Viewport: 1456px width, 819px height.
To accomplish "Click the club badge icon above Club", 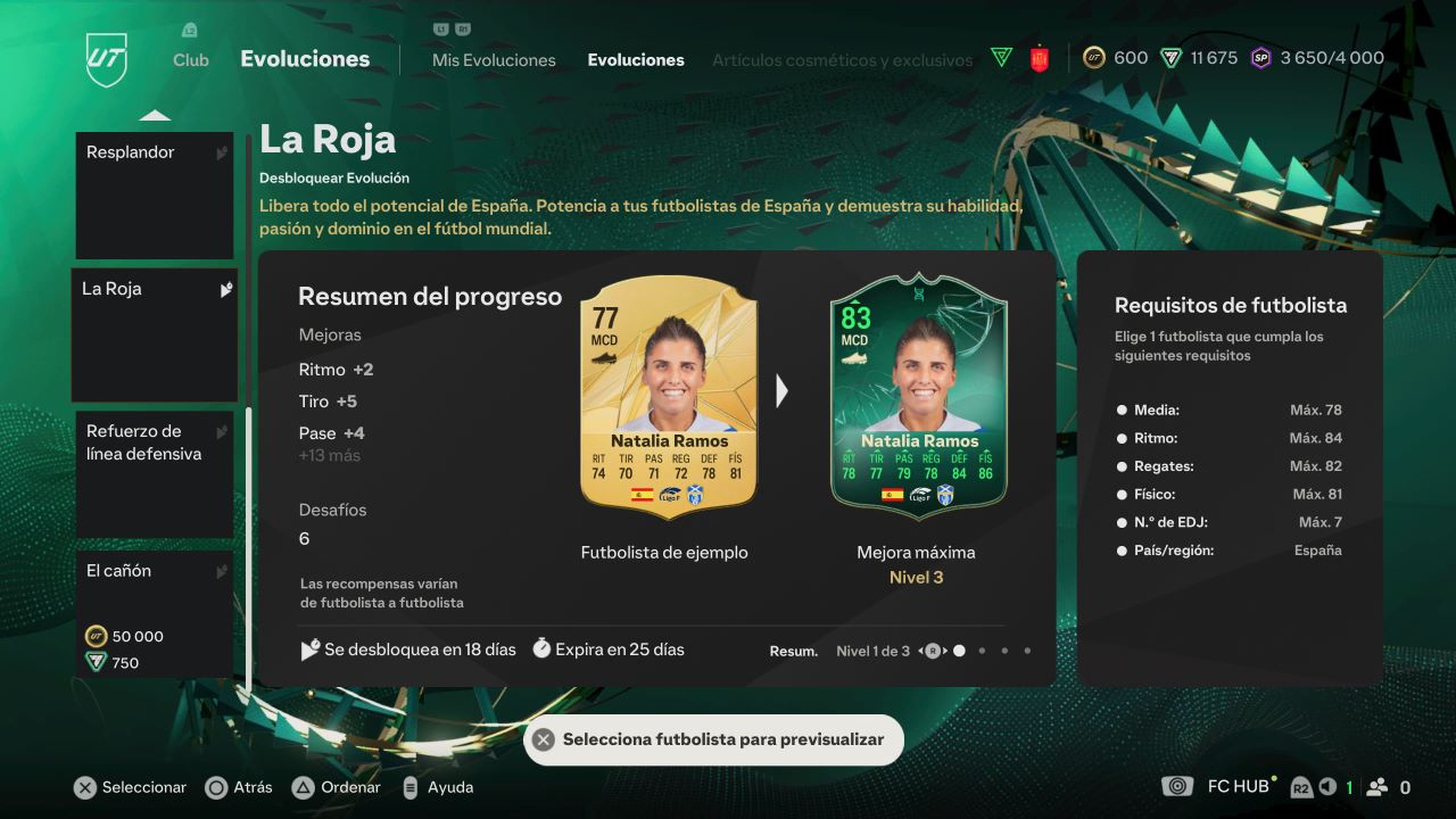I will (190, 30).
